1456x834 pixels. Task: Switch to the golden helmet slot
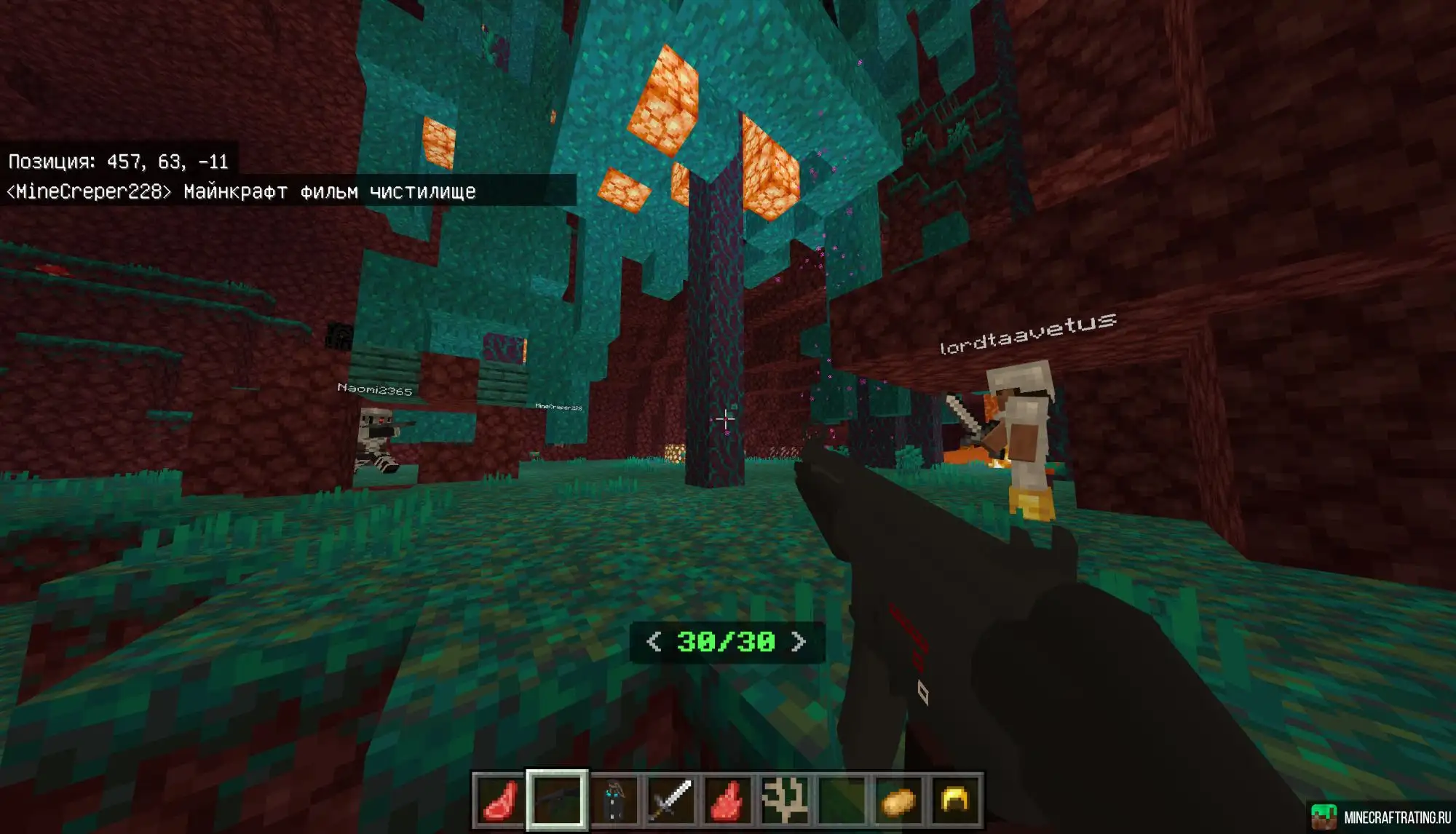point(954,800)
